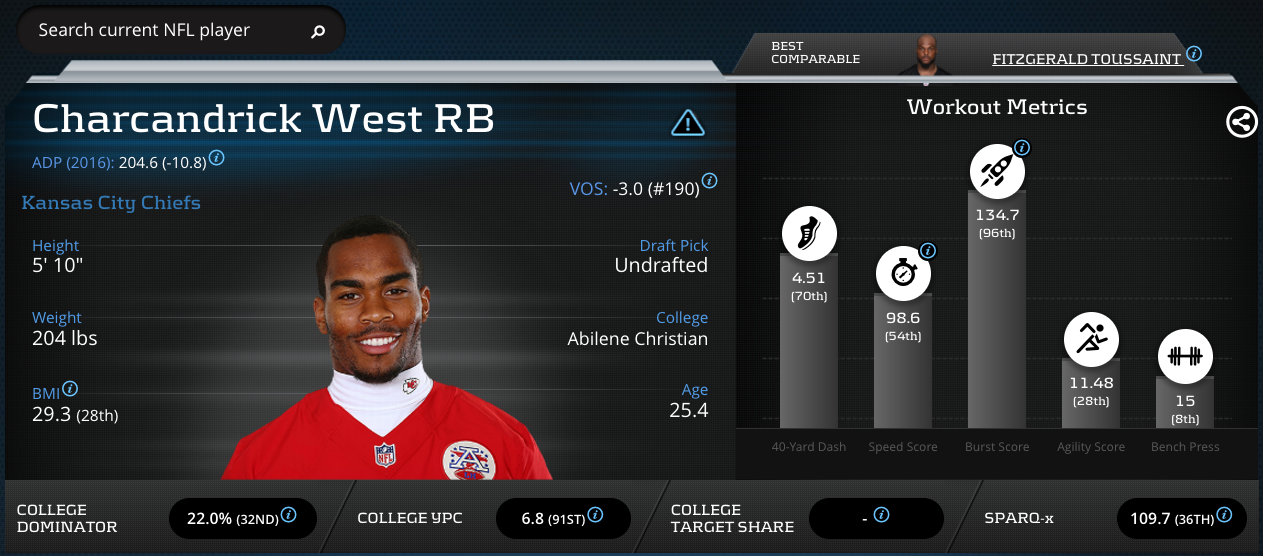
Task: Open the Kansas City Chiefs team link
Action: tap(111, 203)
